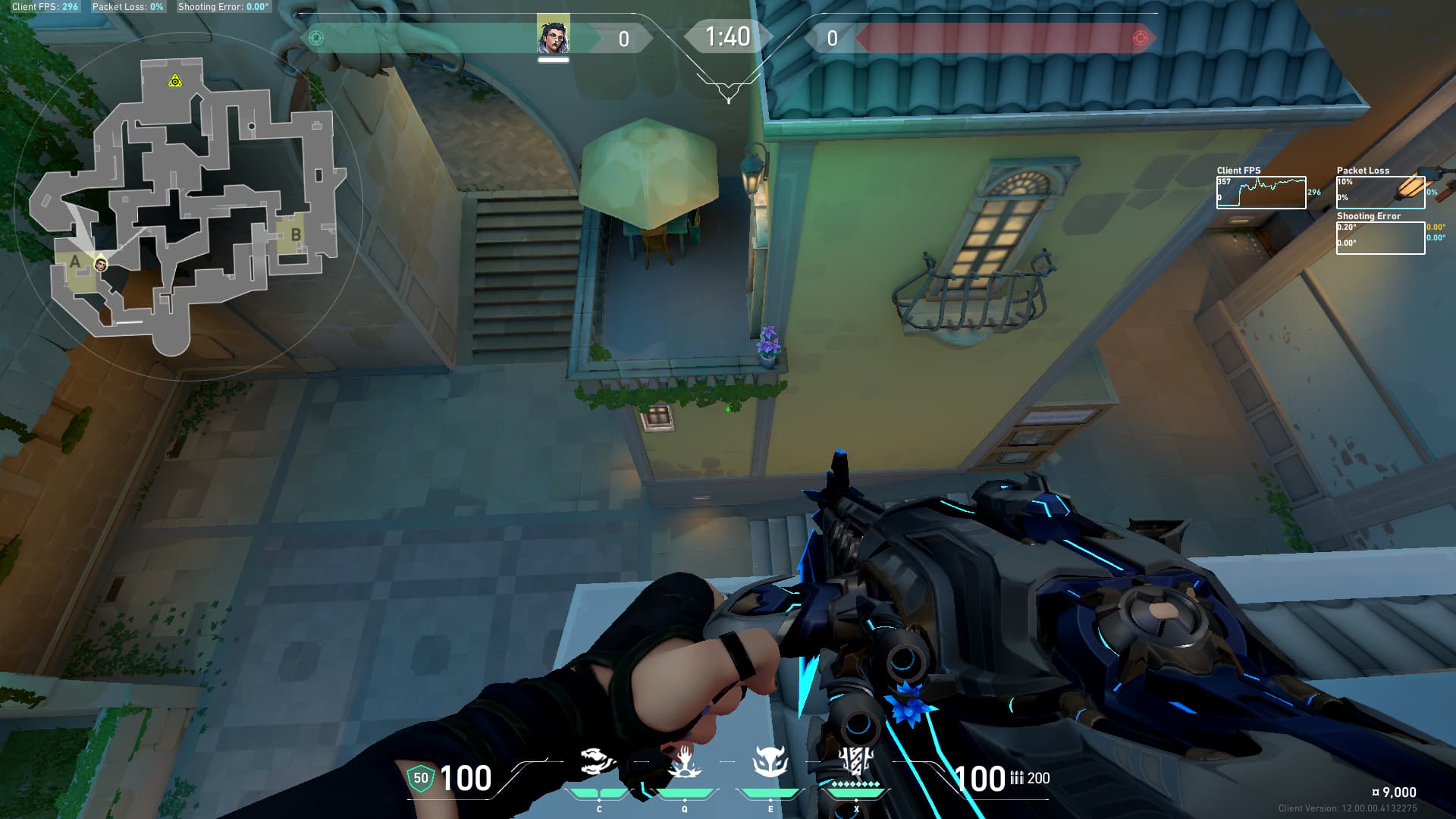Open the agent portrait in the top scoreboard
This screenshot has width=1456, height=819.
[x=554, y=36]
